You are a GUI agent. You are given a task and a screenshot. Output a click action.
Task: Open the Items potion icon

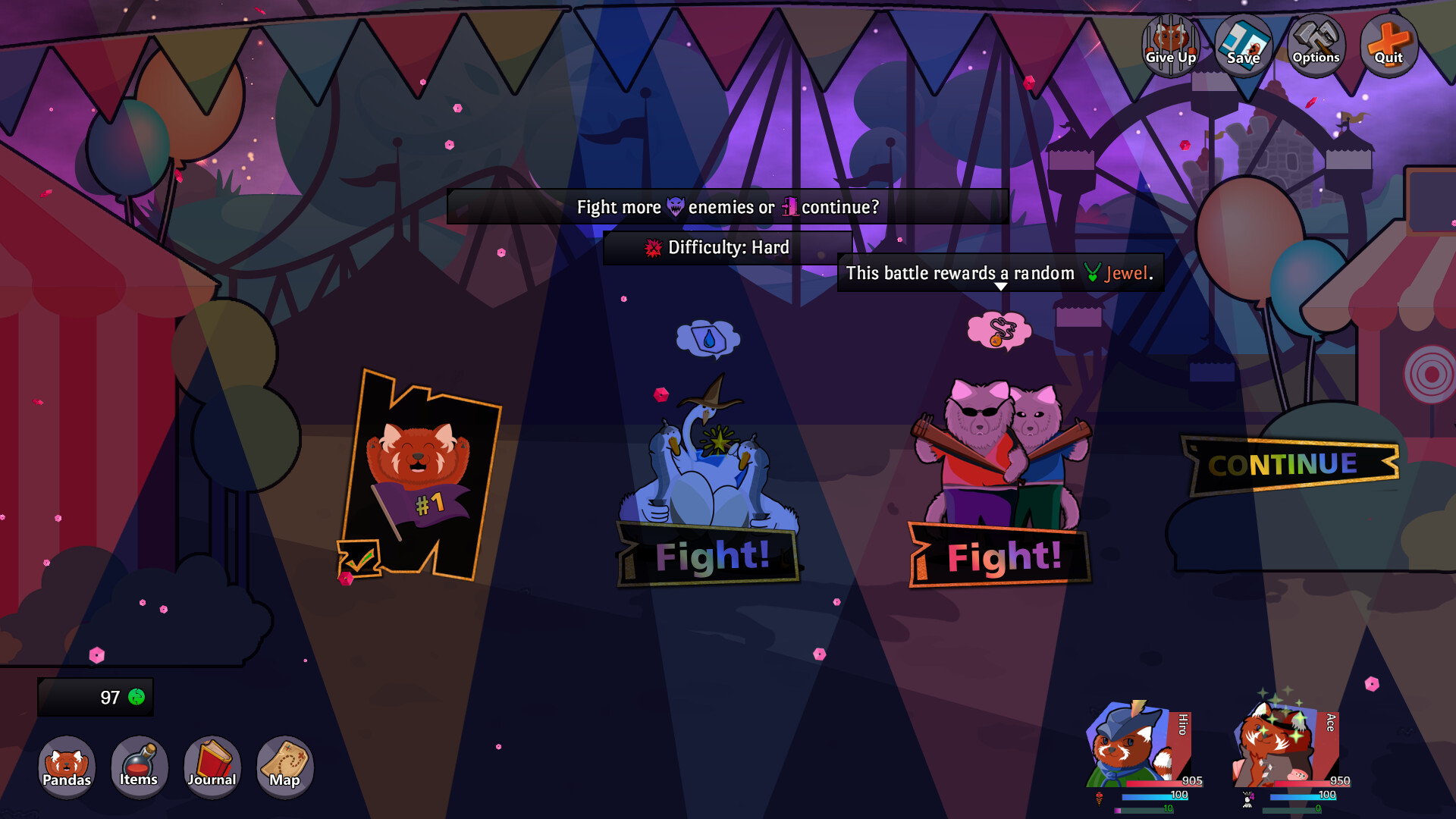139,767
